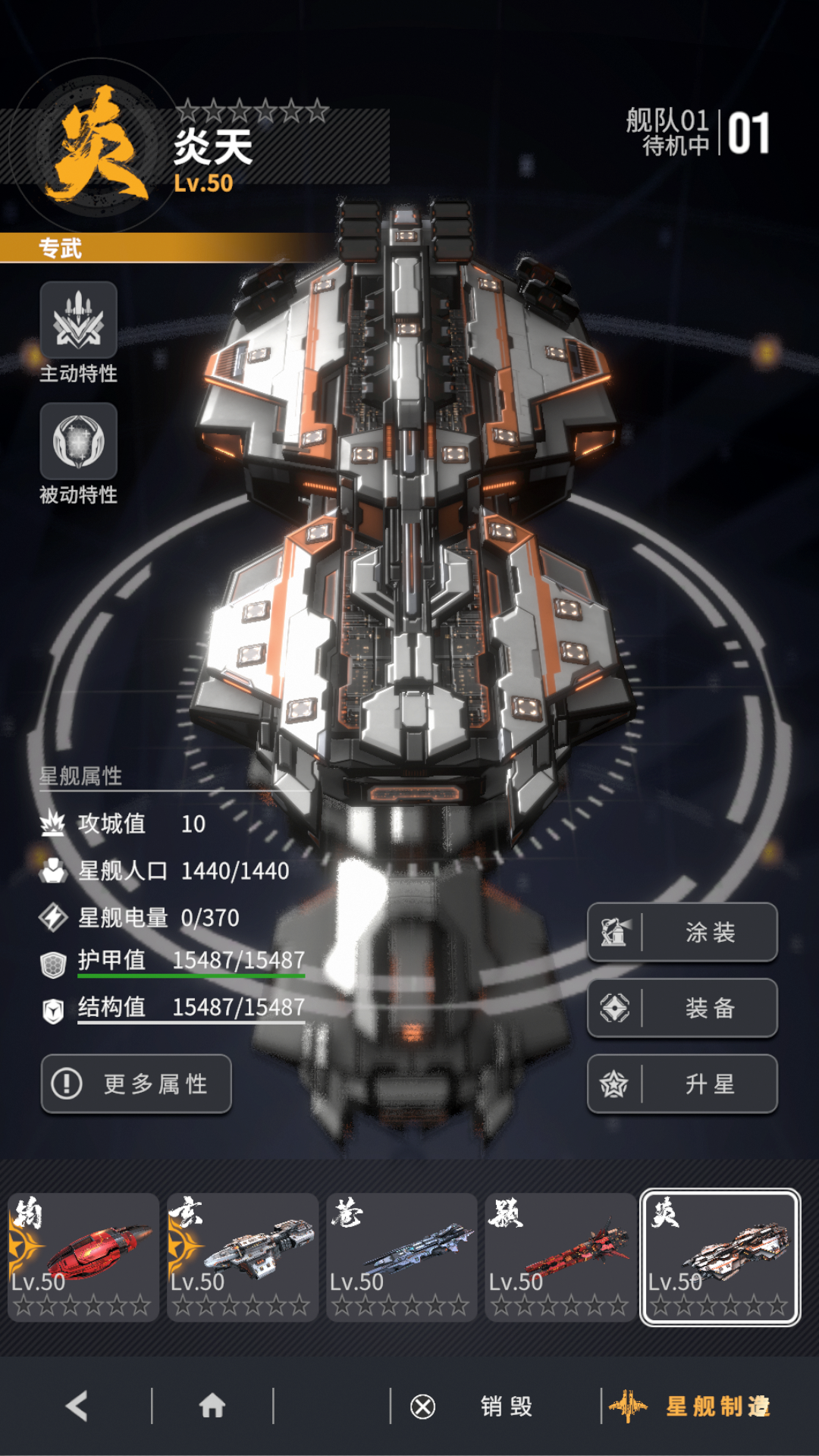Open the 被动特性 passive trait icon
819x1456 pixels.
click(78, 442)
